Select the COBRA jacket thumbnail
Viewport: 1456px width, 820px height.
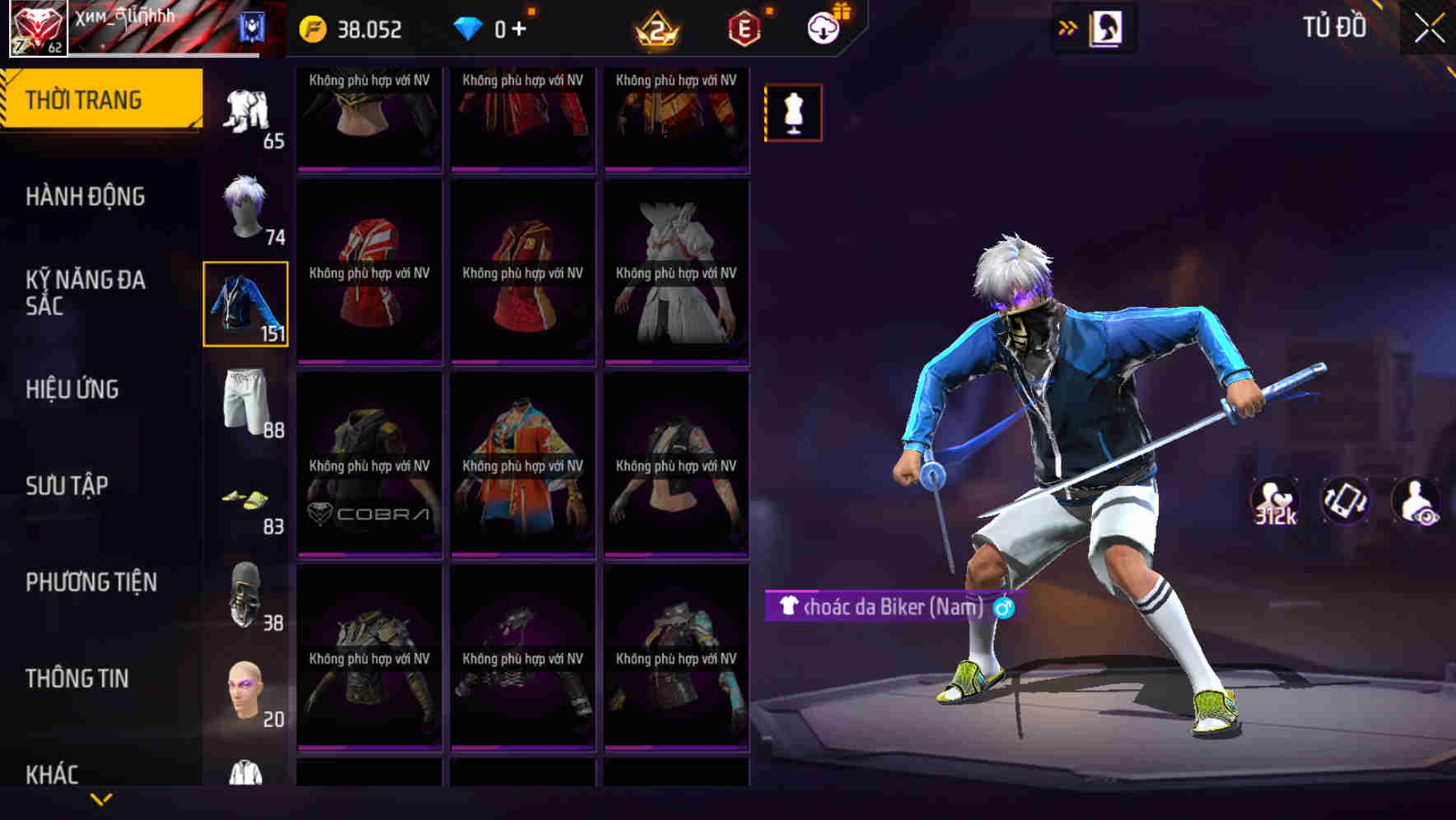pyautogui.click(x=368, y=465)
